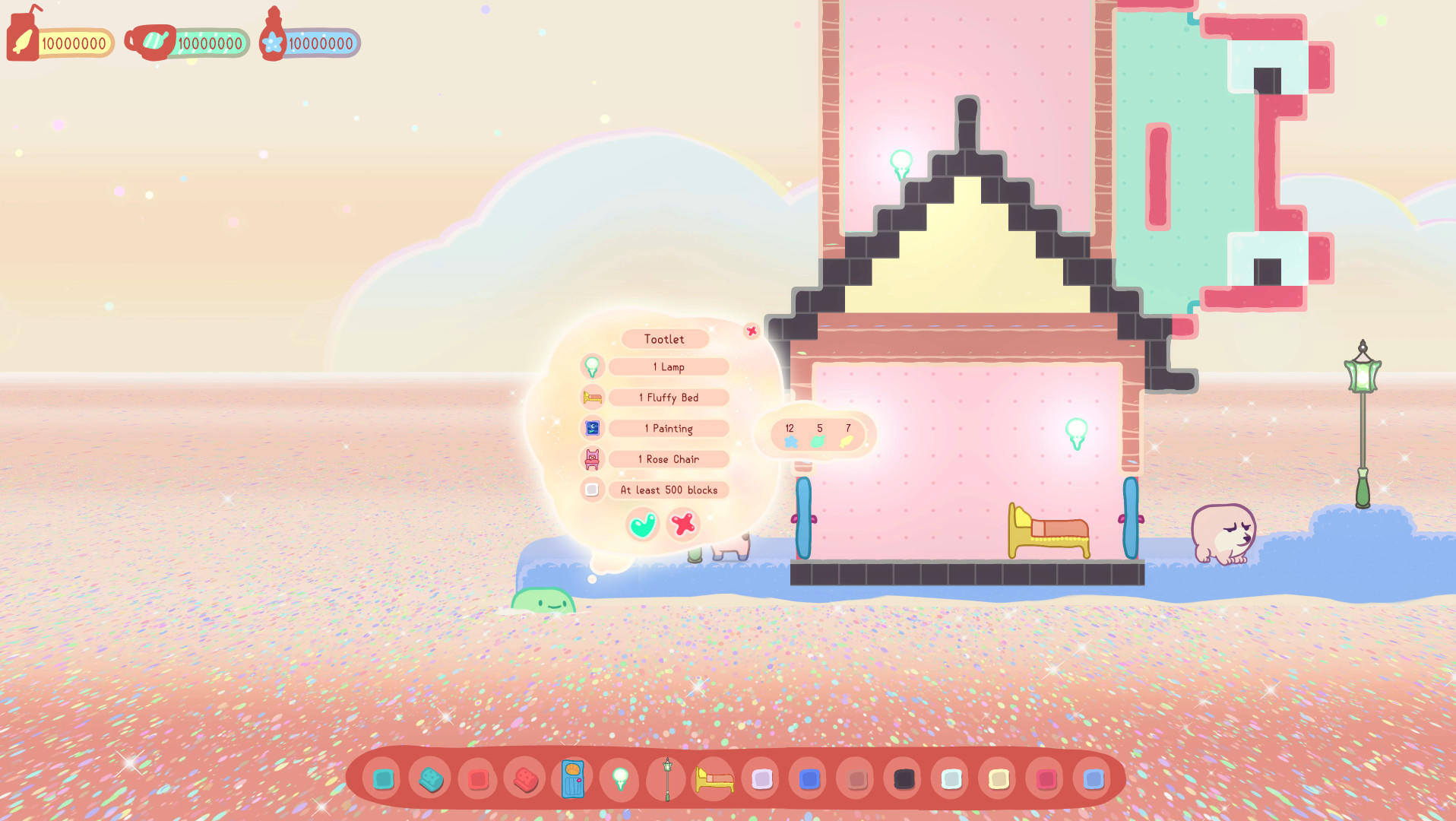Click the yellow fish reward icon showing 7
The height and width of the screenshot is (821, 1456).
tap(847, 439)
